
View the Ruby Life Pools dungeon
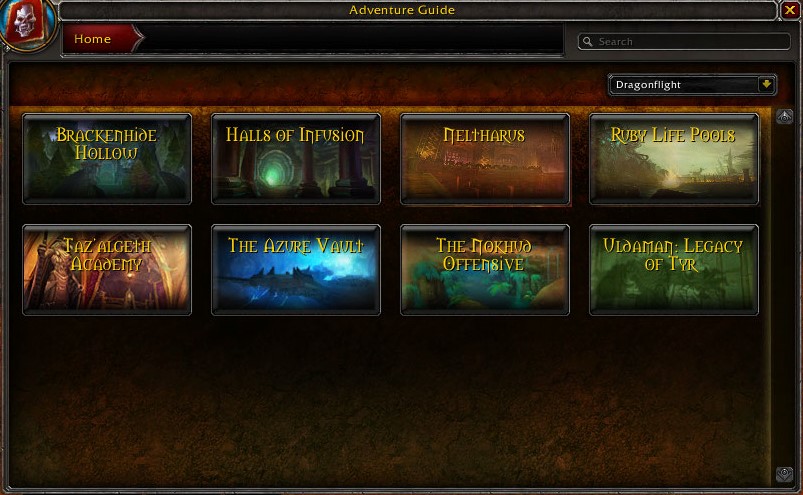(x=674, y=159)
